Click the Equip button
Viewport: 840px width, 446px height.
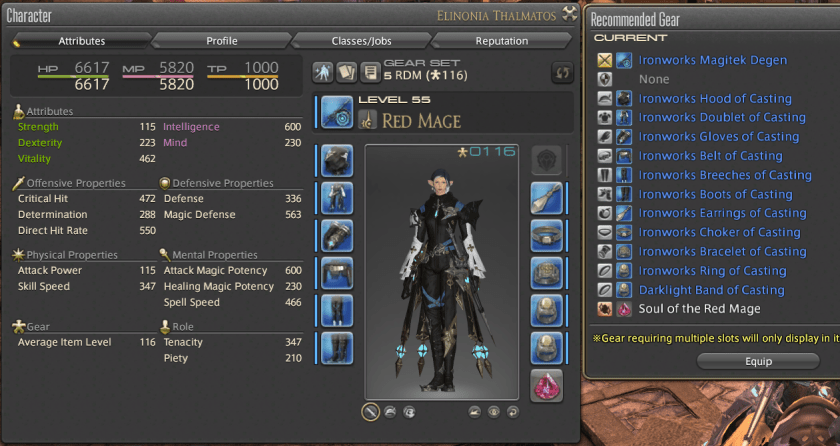[758, 360]
